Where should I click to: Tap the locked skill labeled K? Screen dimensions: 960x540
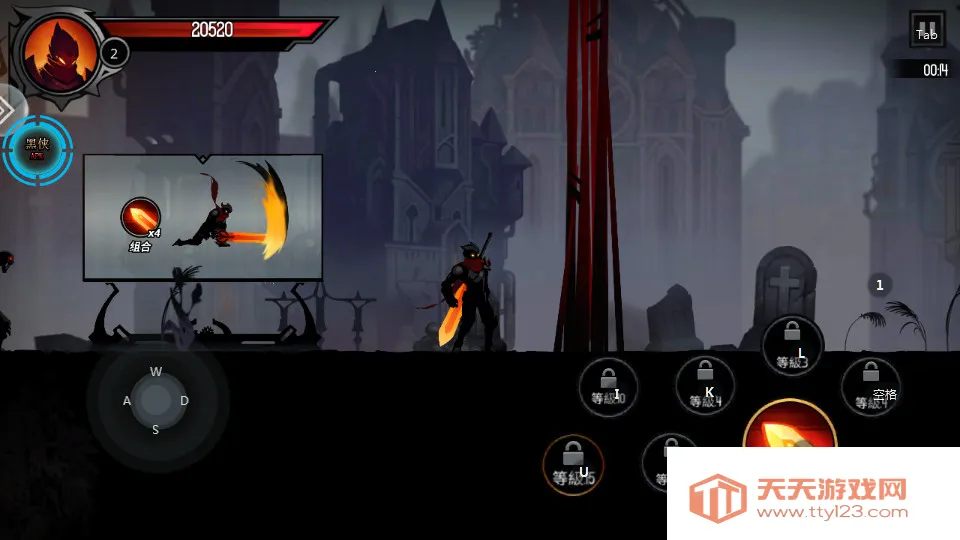(x=705, y=386)
